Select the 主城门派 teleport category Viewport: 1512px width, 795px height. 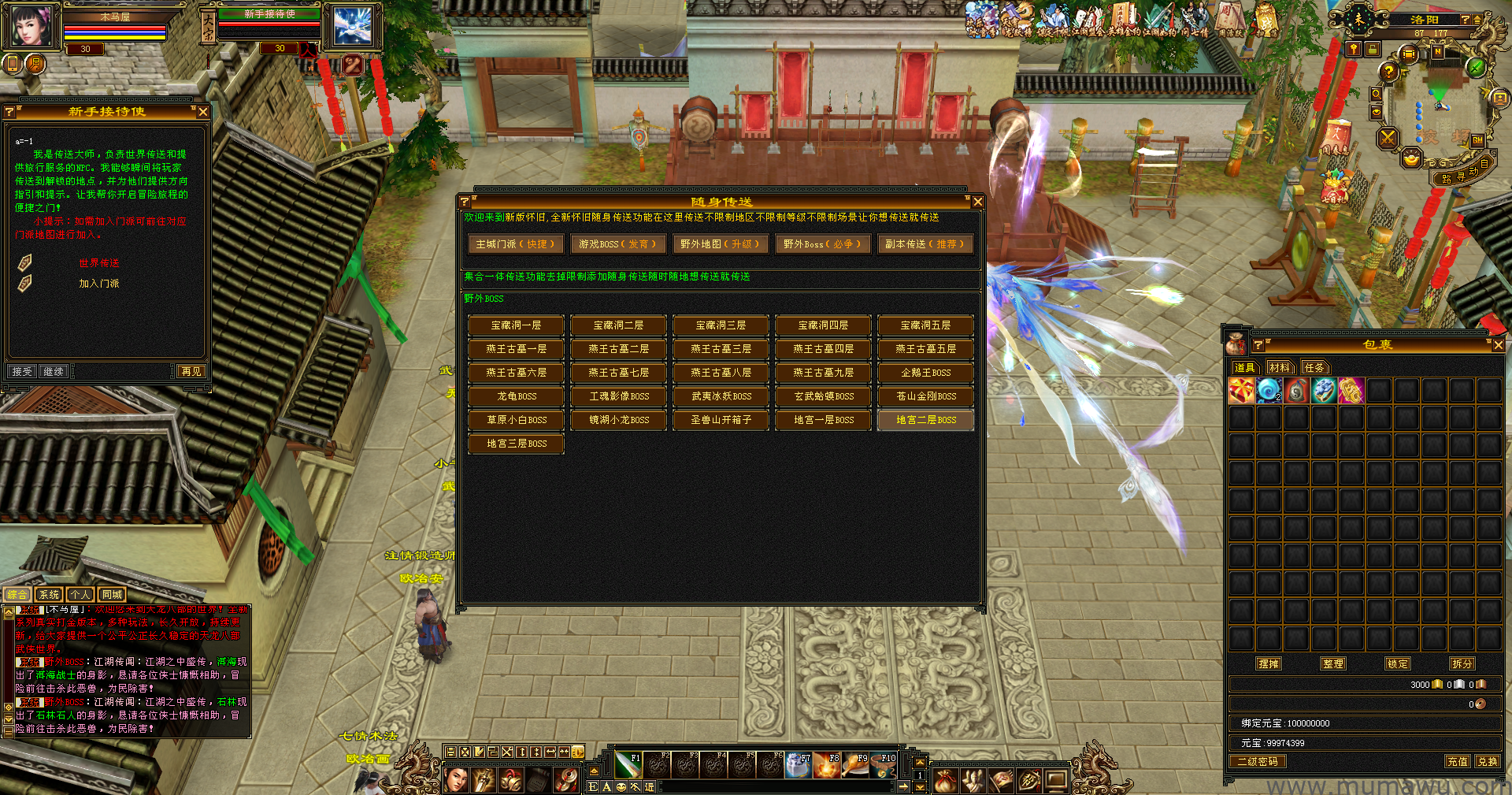(x=516, y=244)
